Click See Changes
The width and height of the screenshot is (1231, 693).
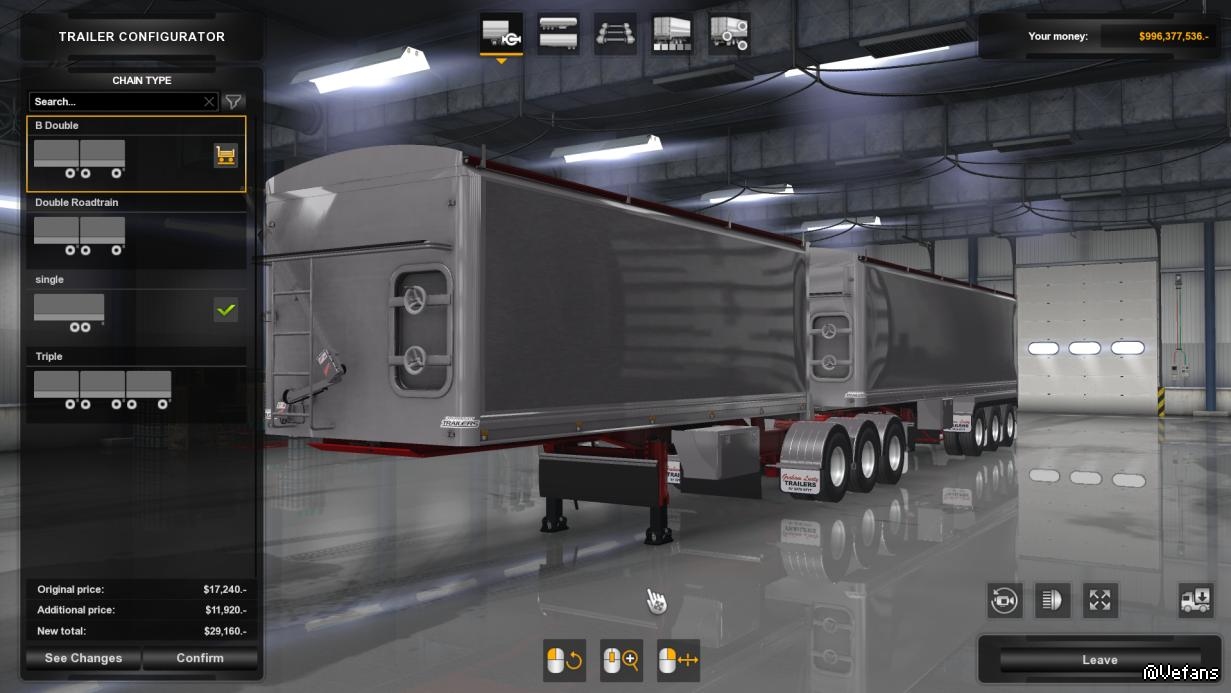[x=83, y=658]
